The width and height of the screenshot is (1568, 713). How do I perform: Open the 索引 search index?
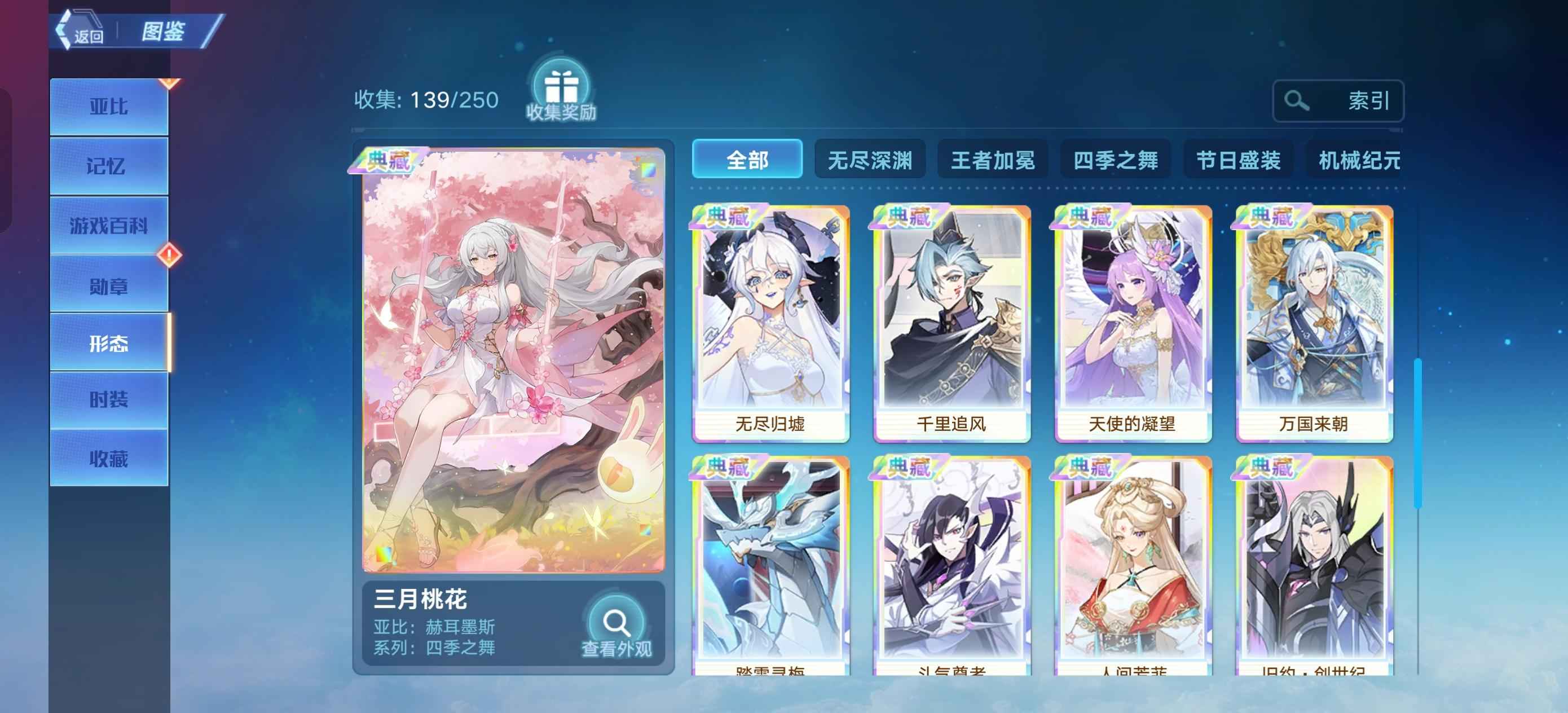1337,100
